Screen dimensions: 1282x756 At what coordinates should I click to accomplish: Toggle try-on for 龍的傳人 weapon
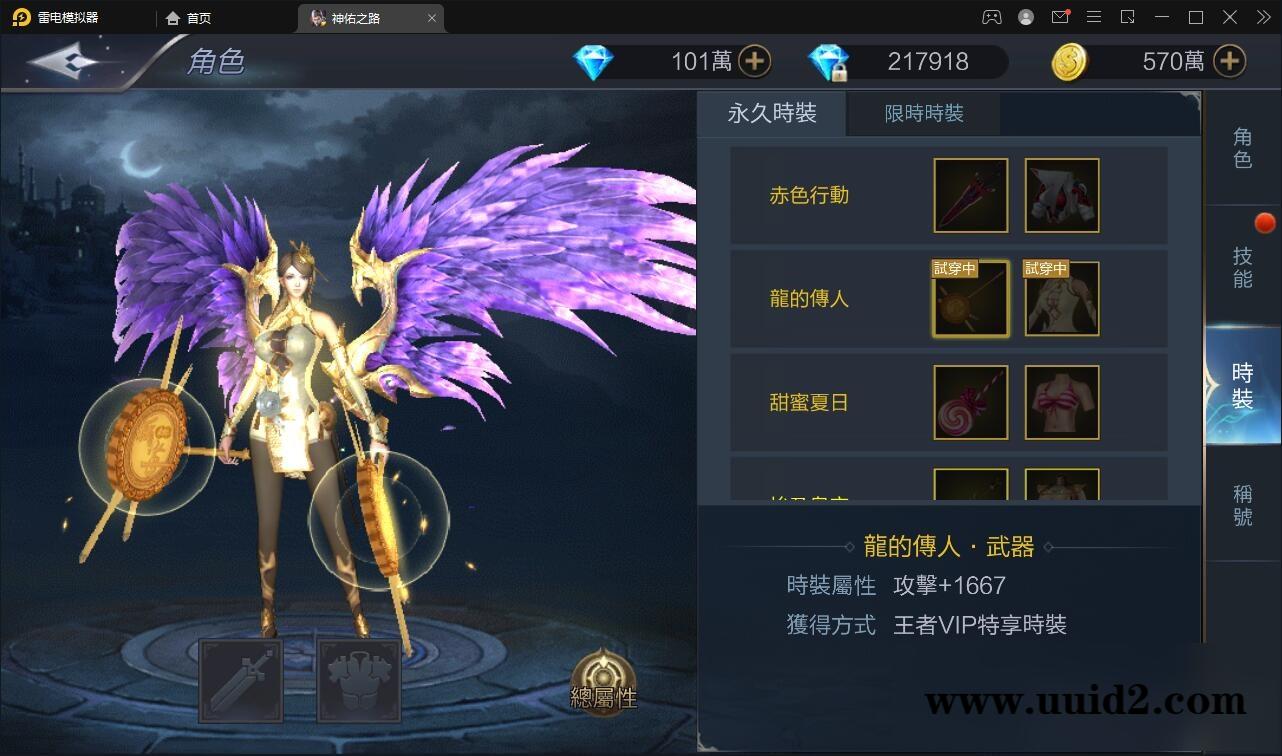point(969,298)
